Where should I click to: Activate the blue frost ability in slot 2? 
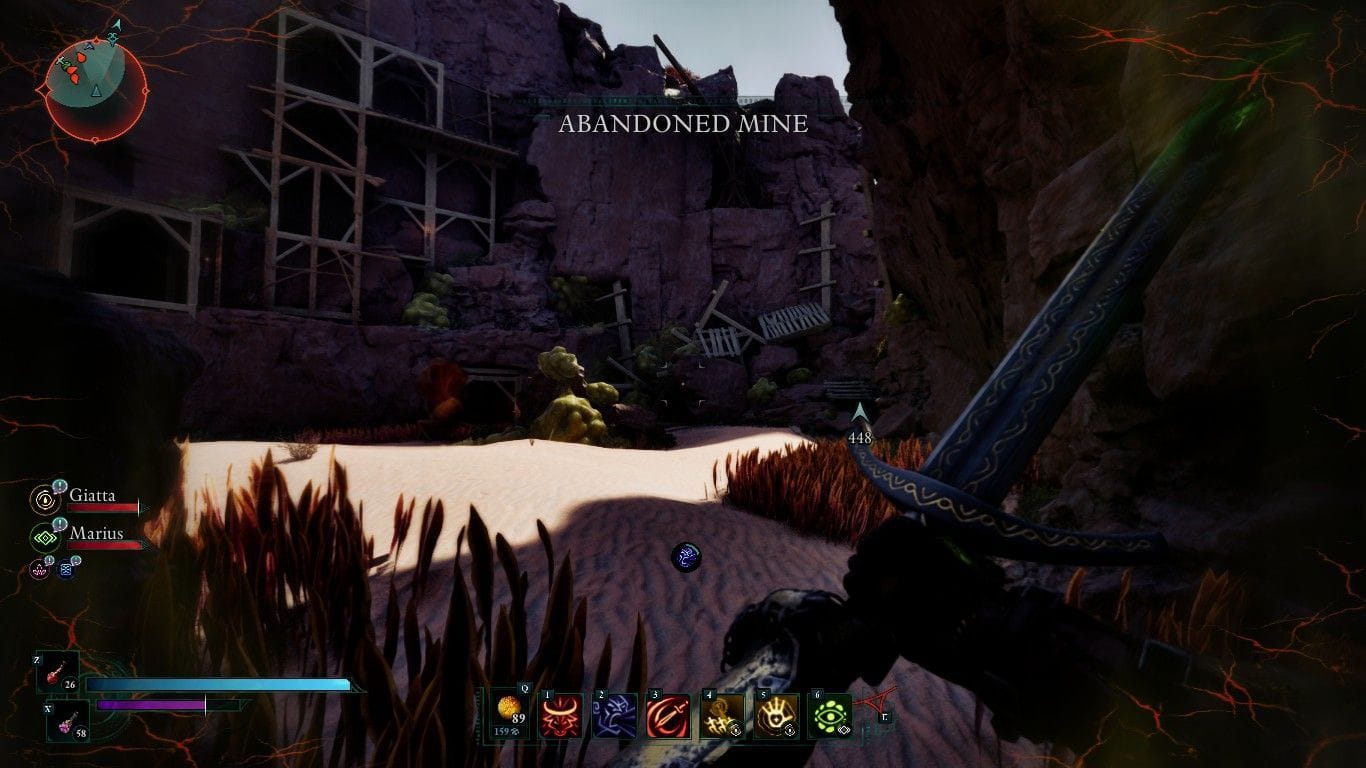(x=614, y=716)
